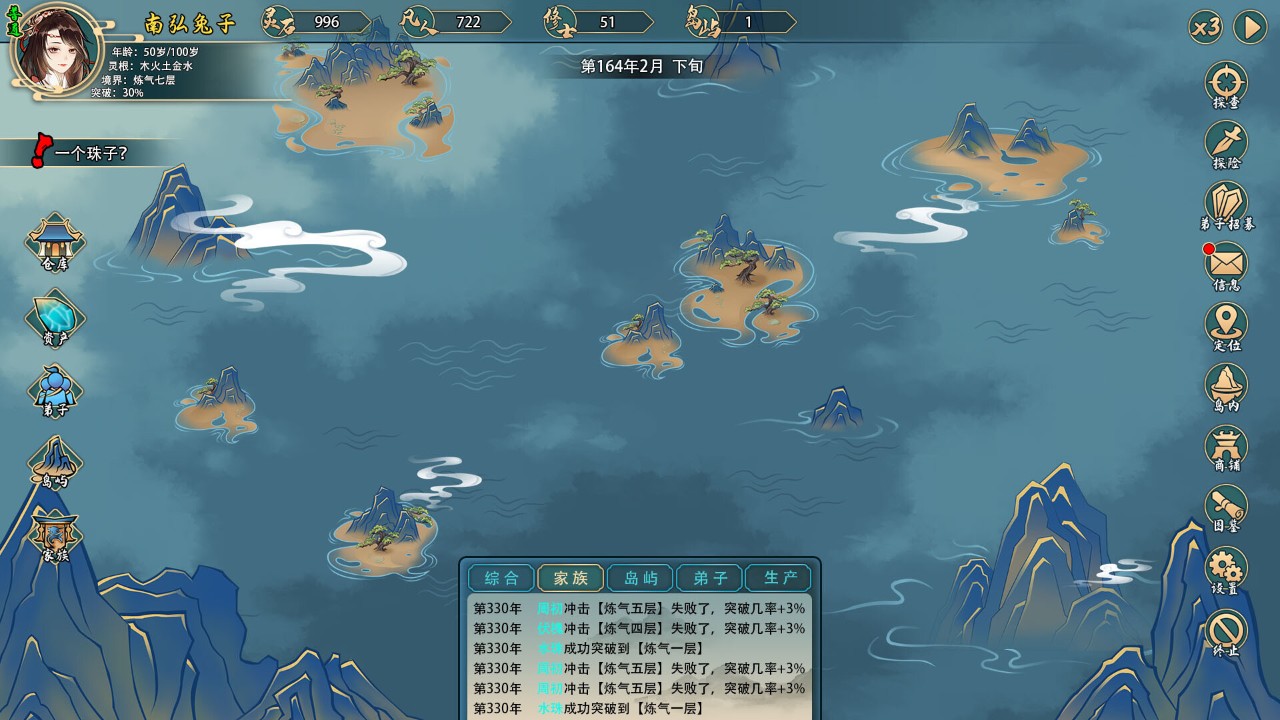Open the 商铺 shop
The image size is (1280, 720).
(1226, 447)
